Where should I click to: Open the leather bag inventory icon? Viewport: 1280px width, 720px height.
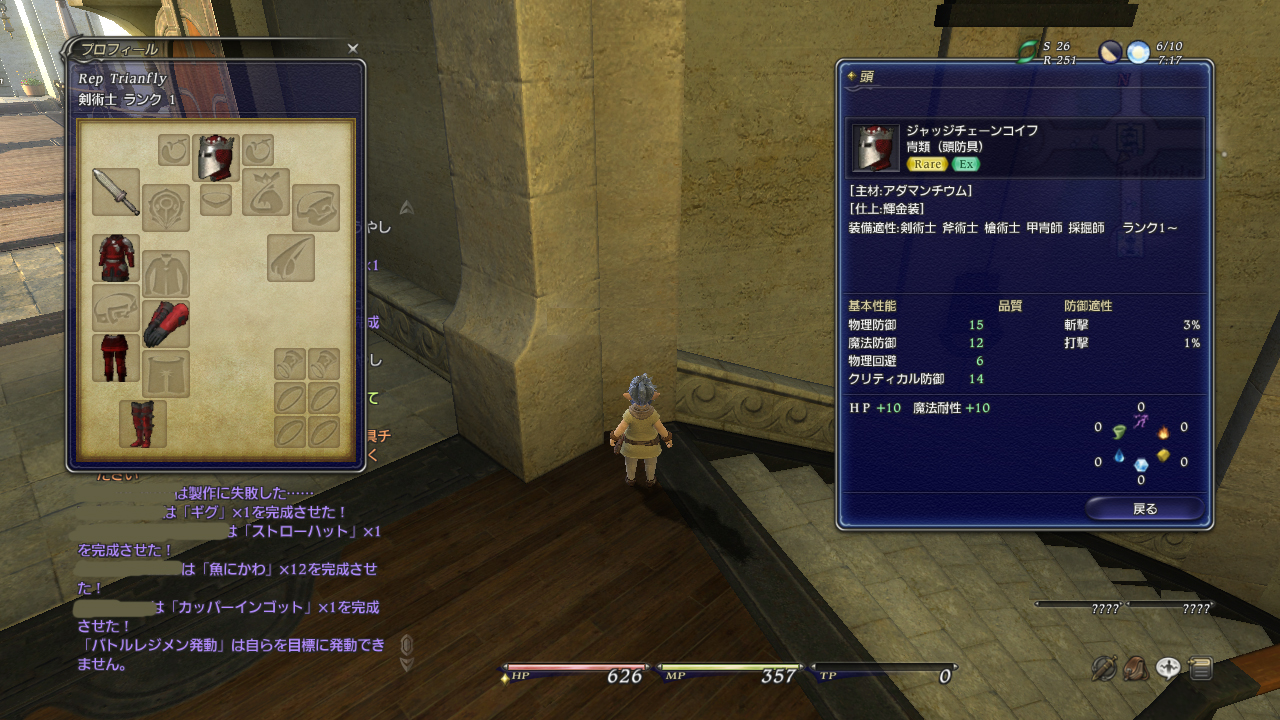[x=1136, y=668]
